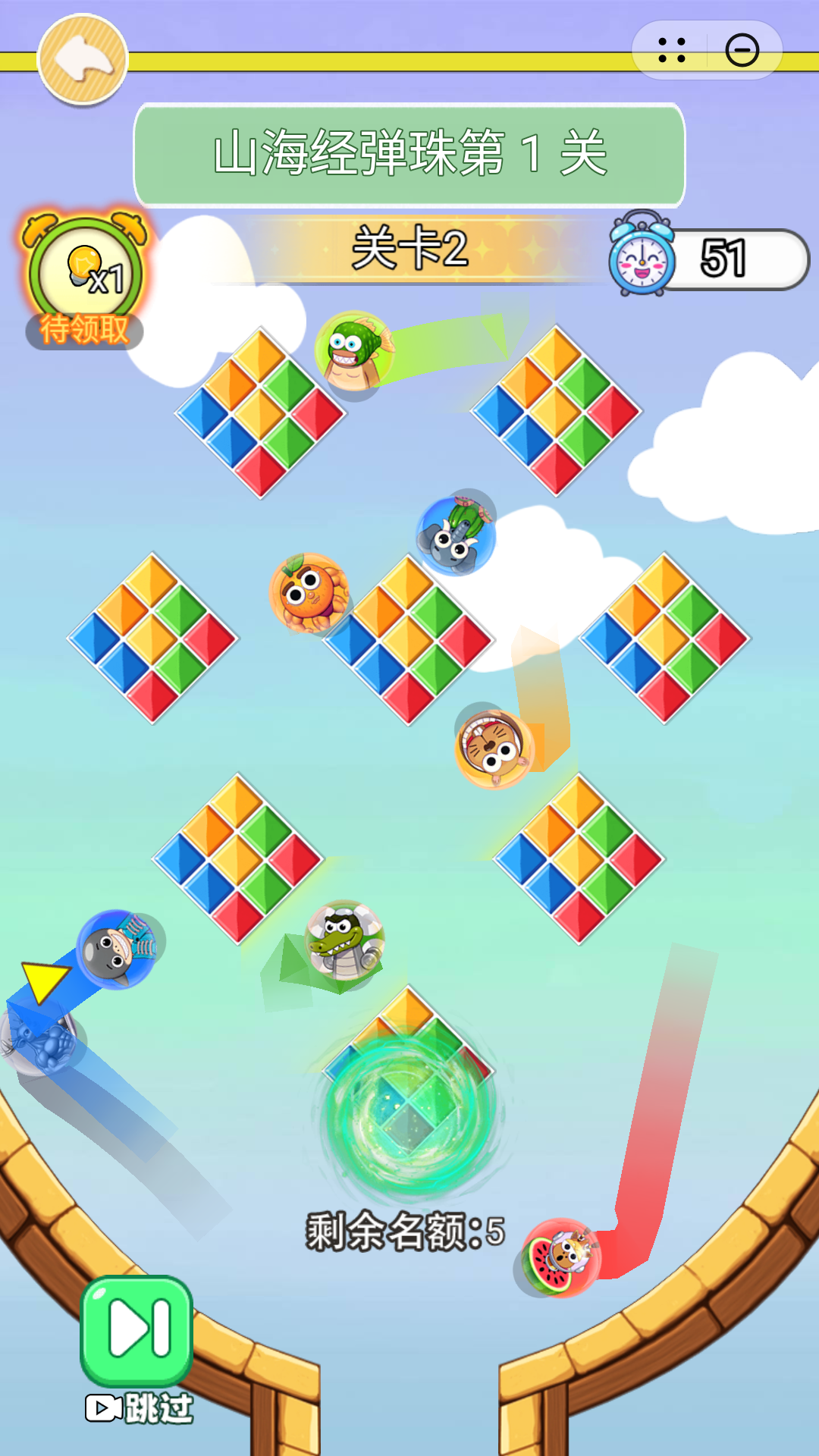This screenshot has height=1456, width=819.
Task: Close the mini-program with the circle button
Action: [x=742, y=51]
